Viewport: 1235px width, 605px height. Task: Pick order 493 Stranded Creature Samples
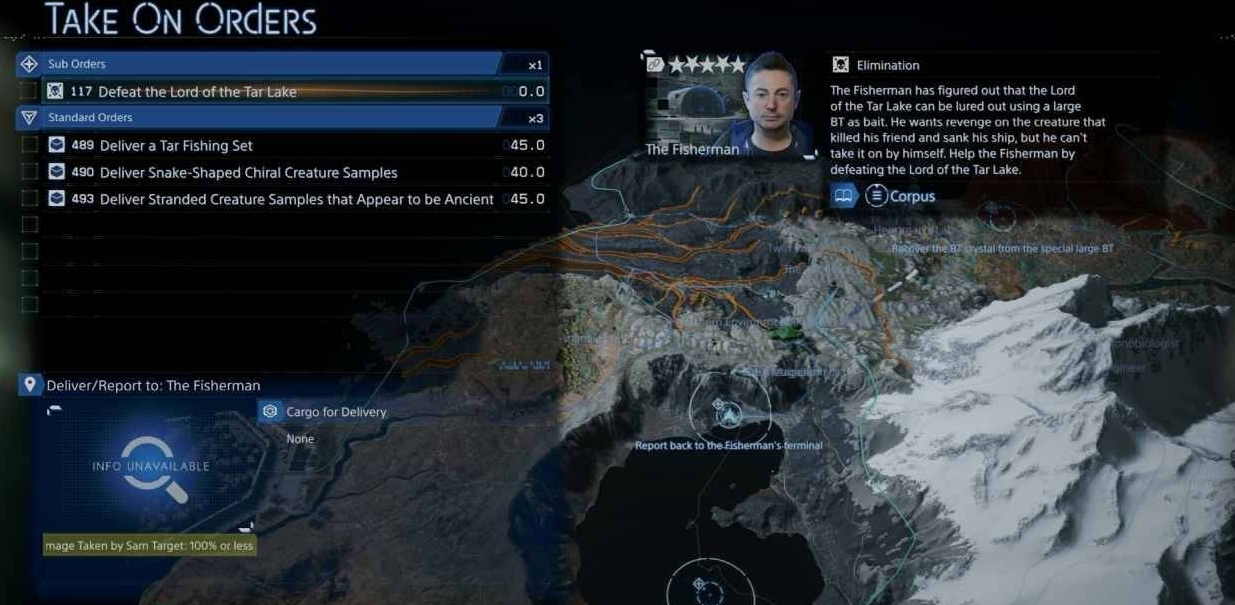(296, 200)
